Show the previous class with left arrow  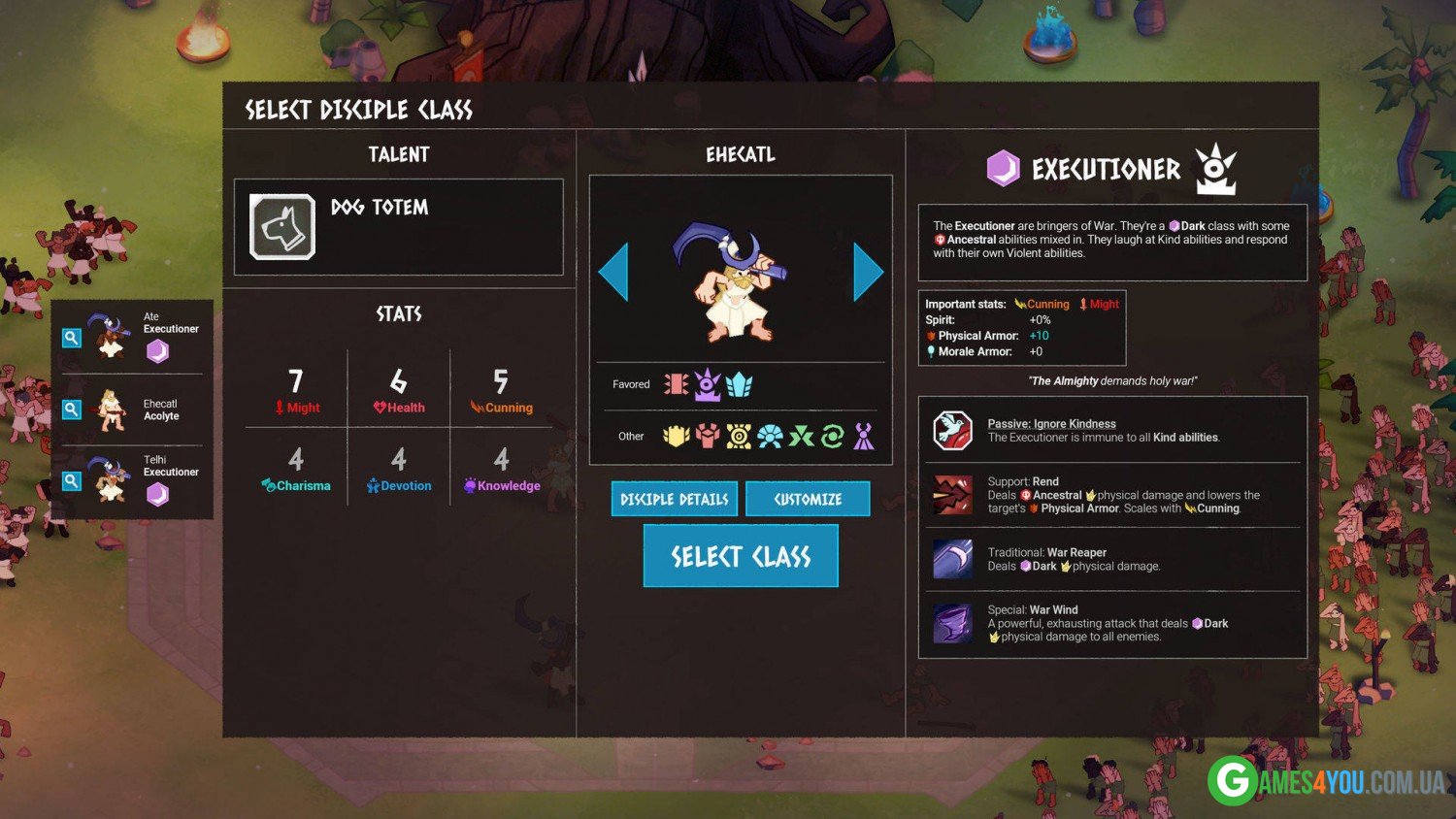point(613,272)
